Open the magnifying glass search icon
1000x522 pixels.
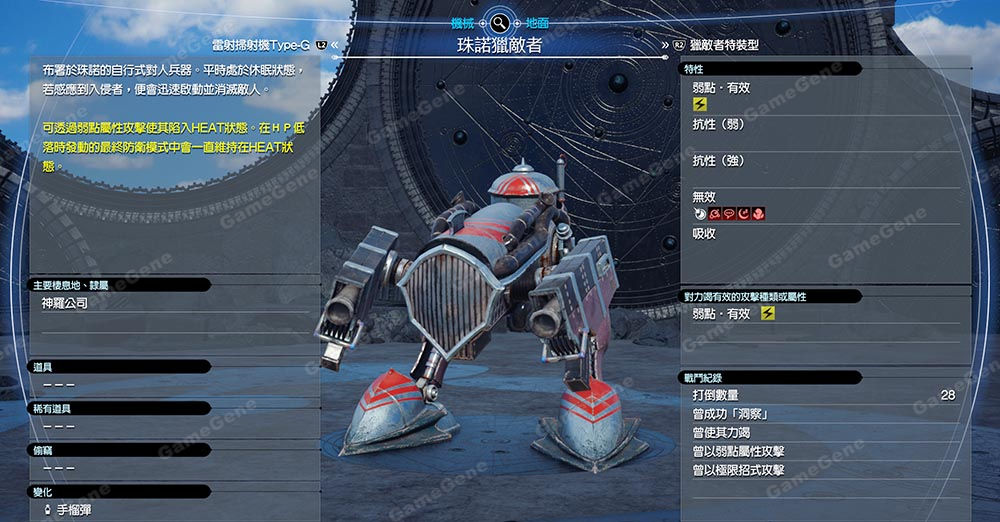(499, 22)
